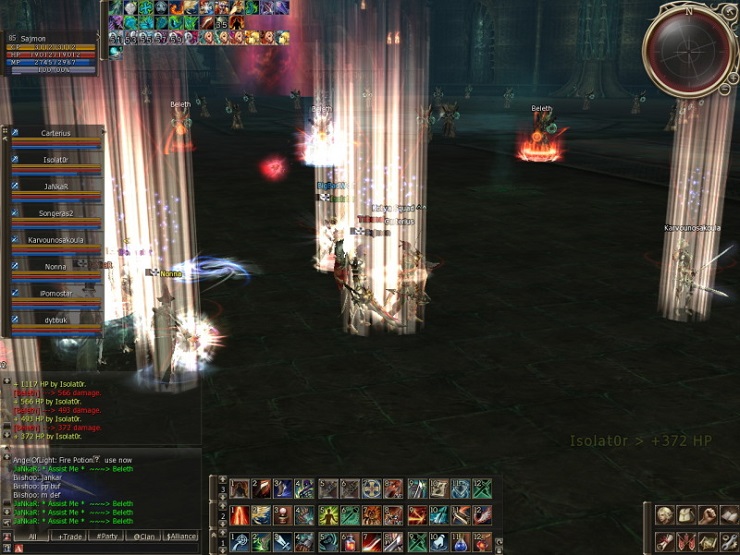The image size is (740, 555).
Task: Open the system menu wrench icon
Action: click(729, 541)
